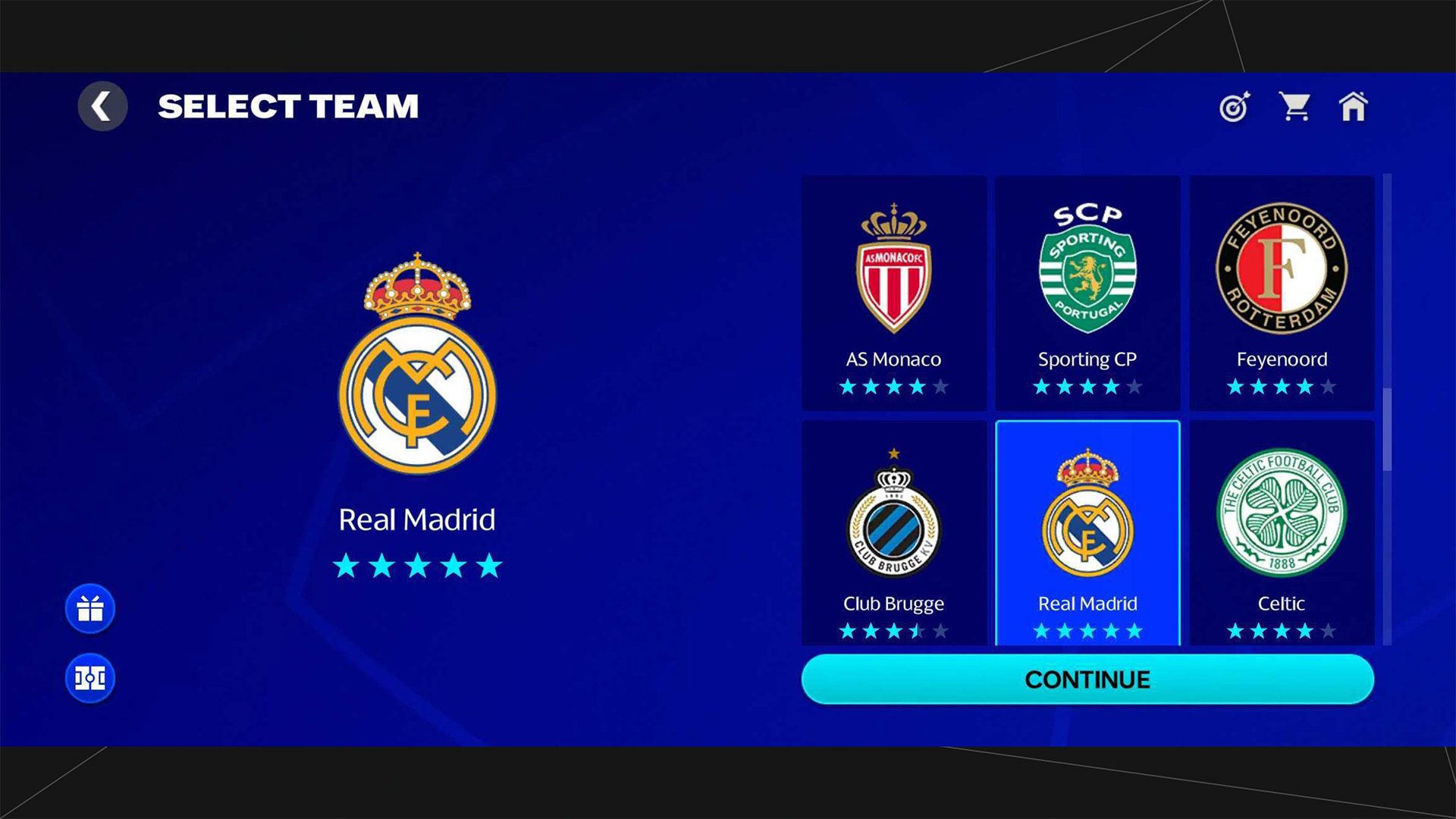Click the Real Madrid name label
This screenshot has height=819, width=1456.
[x=417, y=520]
